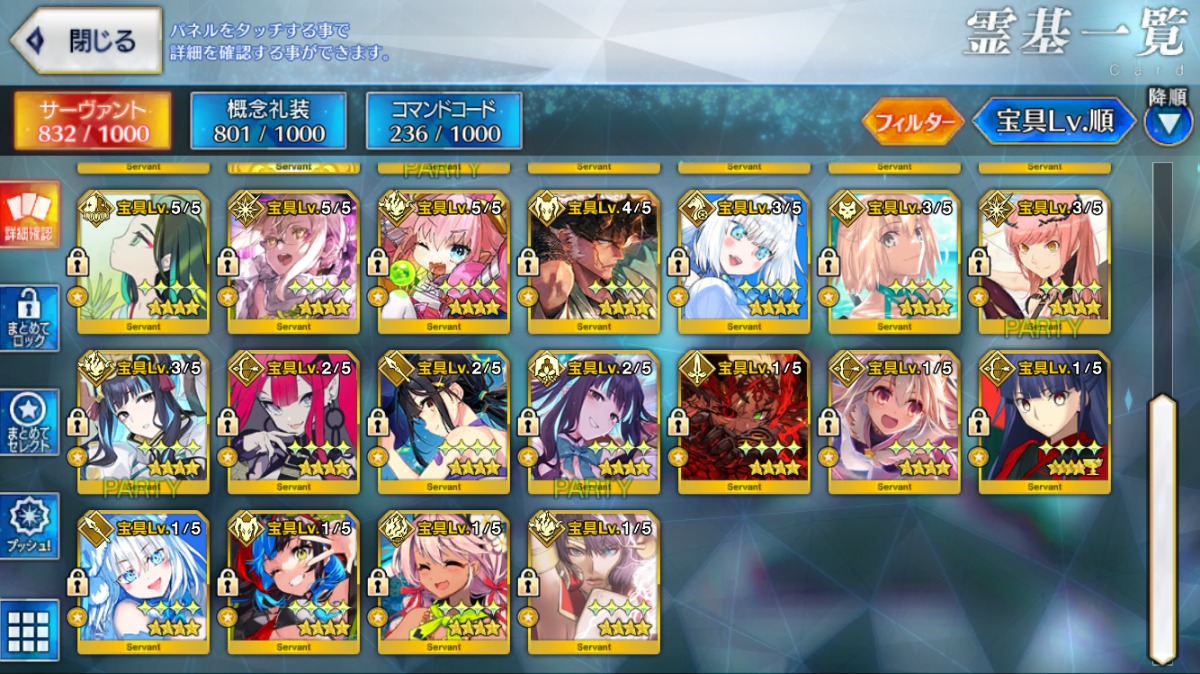Open the red demonic beast servant card

click(743, 420)
